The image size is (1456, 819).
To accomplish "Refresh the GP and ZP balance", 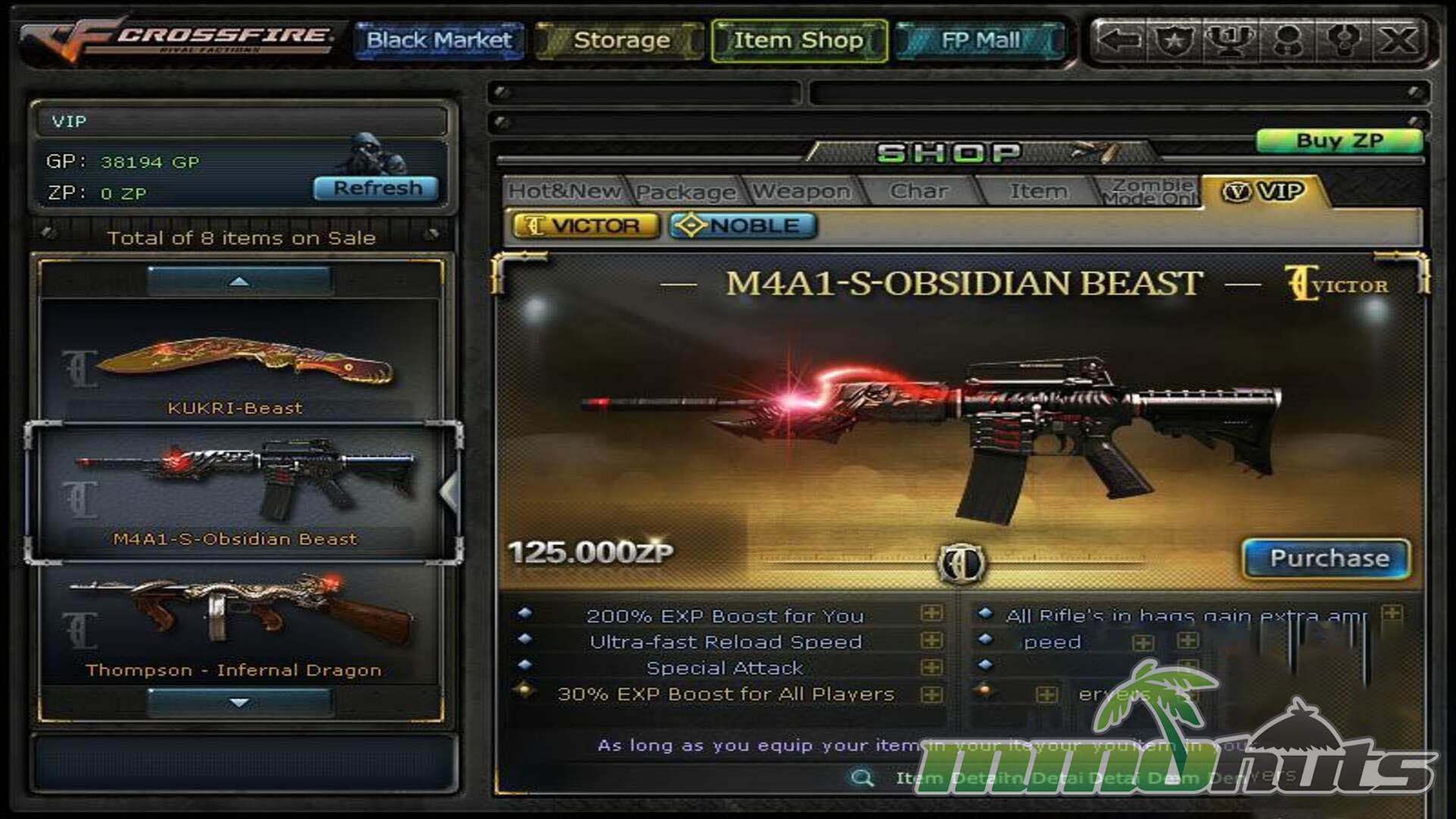I will [x=377, y=188].
